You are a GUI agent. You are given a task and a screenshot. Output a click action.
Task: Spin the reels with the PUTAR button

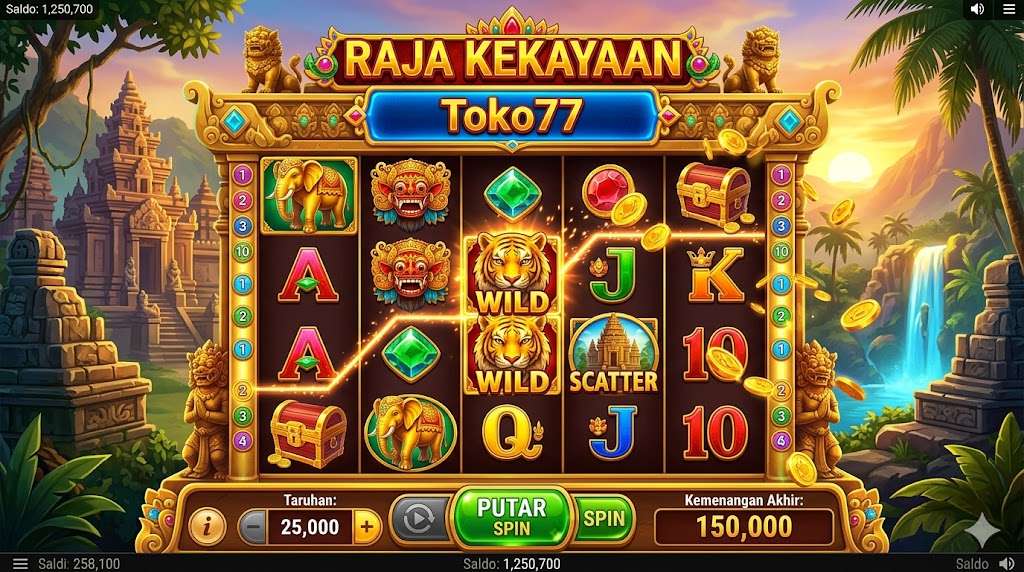click(511, 516)
